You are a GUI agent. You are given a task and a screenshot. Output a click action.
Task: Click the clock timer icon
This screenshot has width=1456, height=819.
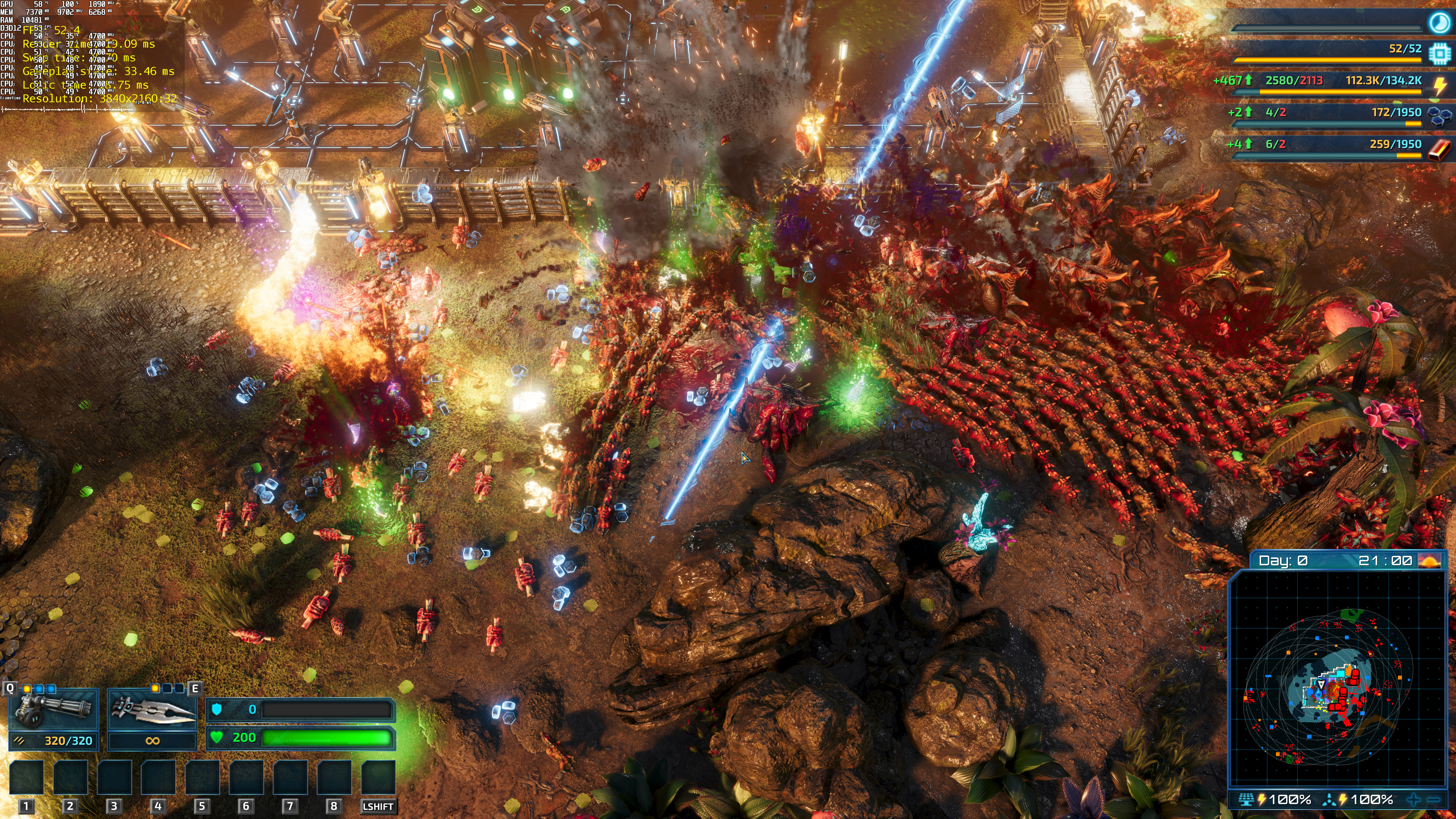pyautogui.click(x=1439, y=23)
